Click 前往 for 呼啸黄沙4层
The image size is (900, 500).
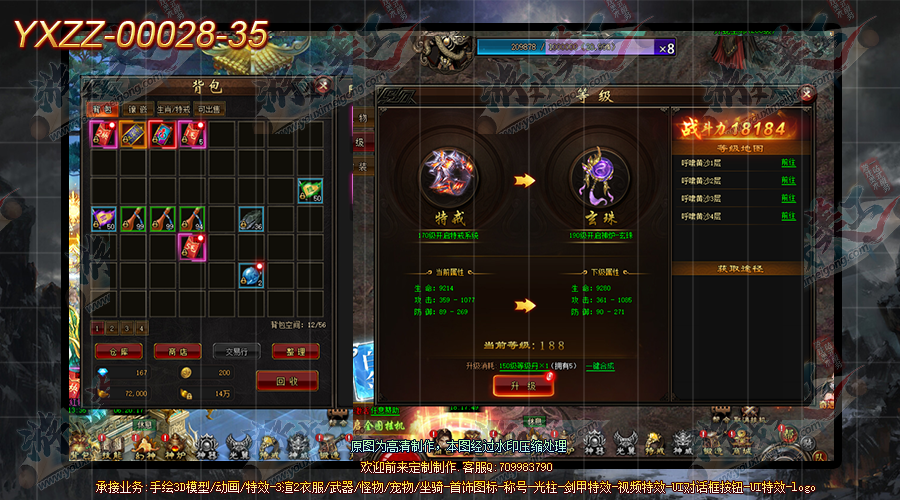pyautogui.click(x=788, y=216)
